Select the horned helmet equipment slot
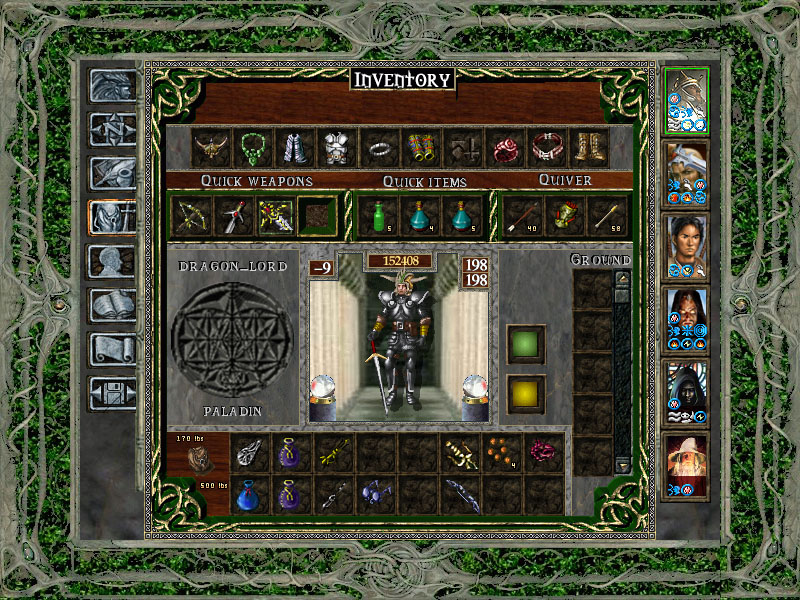The height and width of the screenshot is (600, 800). [x=212, y=148]
